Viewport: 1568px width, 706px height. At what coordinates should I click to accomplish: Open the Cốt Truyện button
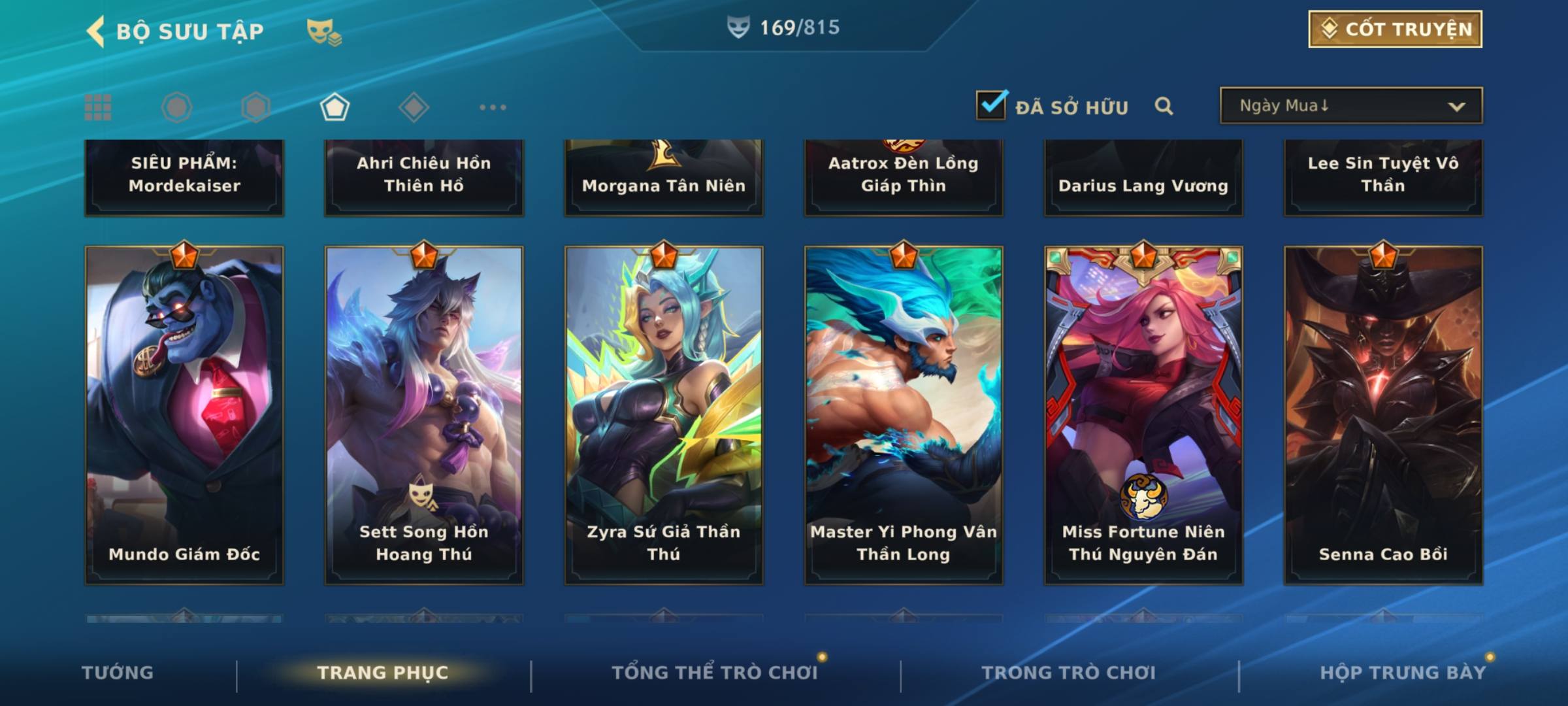coord(1395,29)
